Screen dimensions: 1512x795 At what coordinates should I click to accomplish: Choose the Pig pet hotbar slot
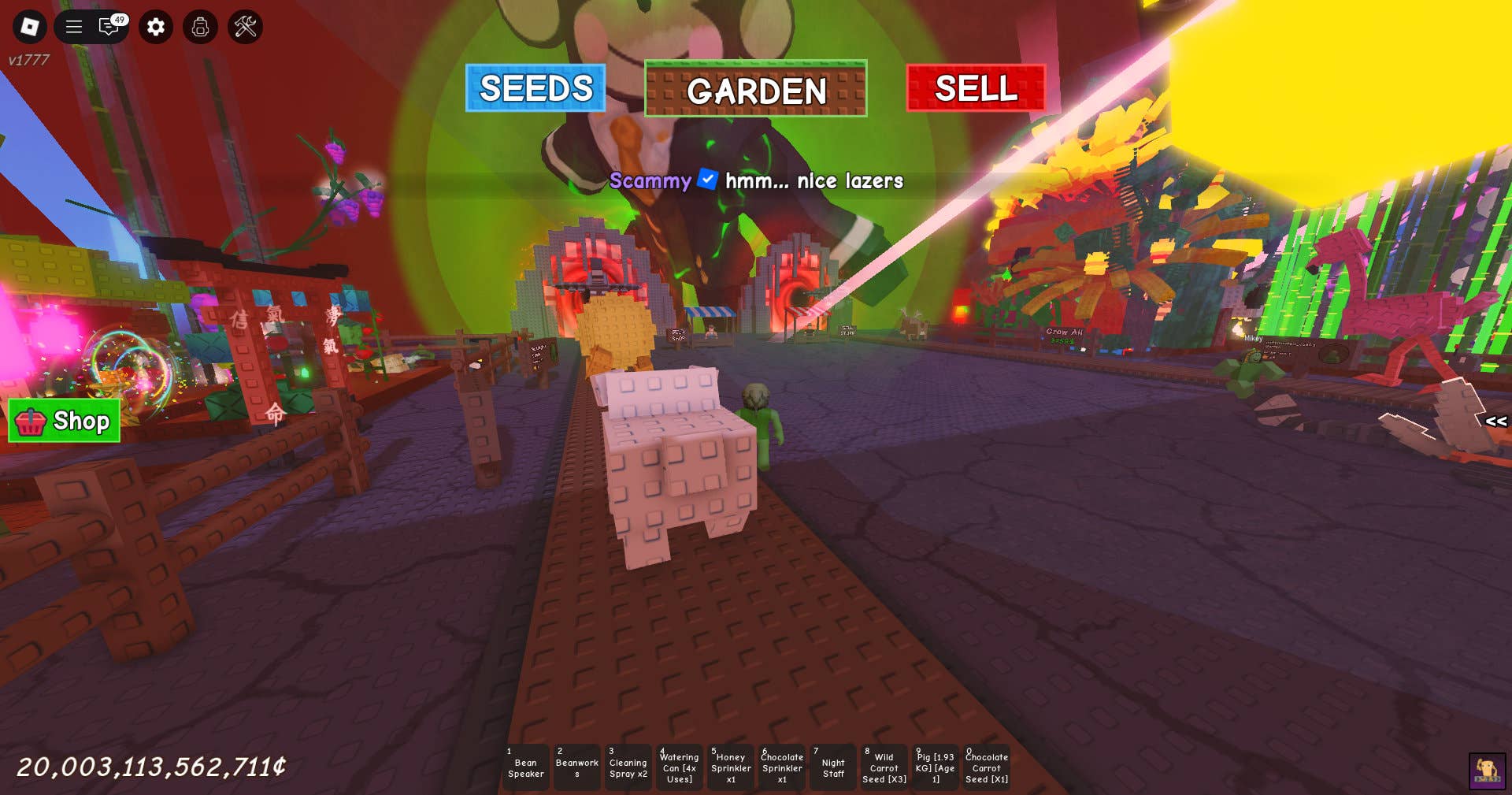coord(936,767)
